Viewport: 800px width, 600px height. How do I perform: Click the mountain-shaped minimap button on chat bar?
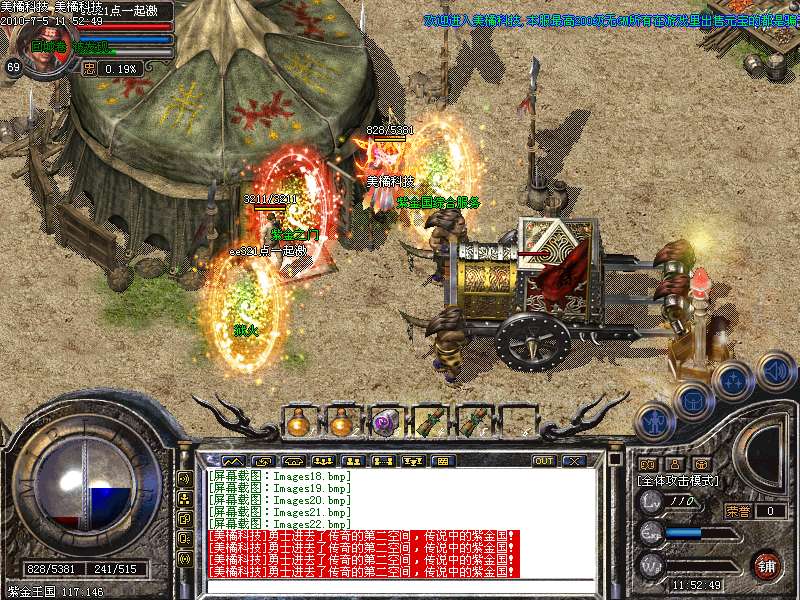232,461
